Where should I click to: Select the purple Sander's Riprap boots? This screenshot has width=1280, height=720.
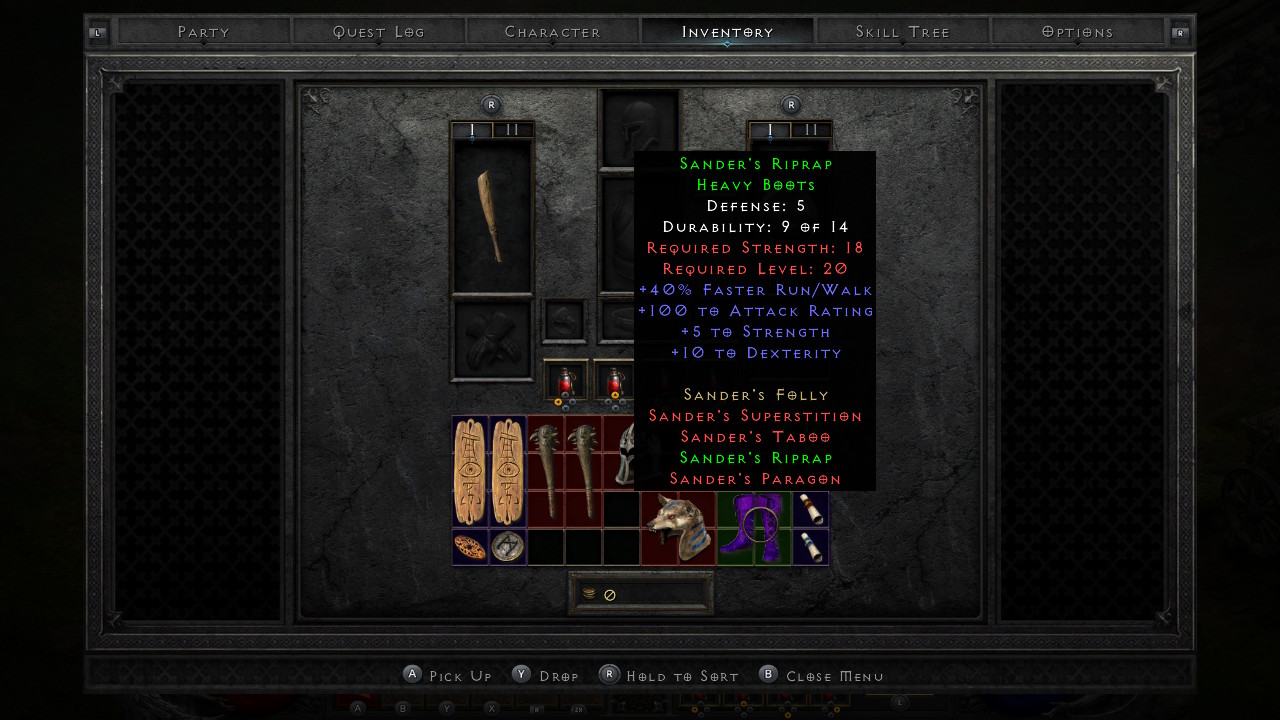pos(753,527)
